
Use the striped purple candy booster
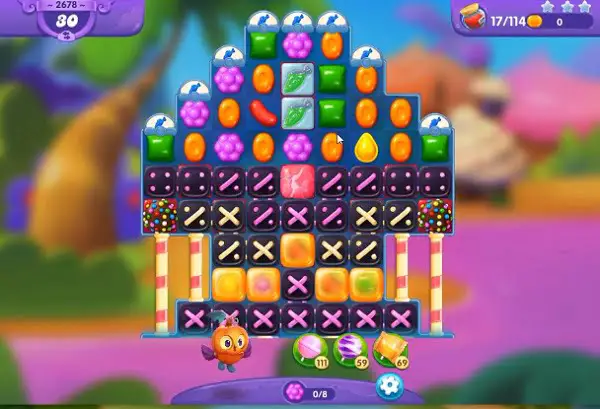click(346, 350)
